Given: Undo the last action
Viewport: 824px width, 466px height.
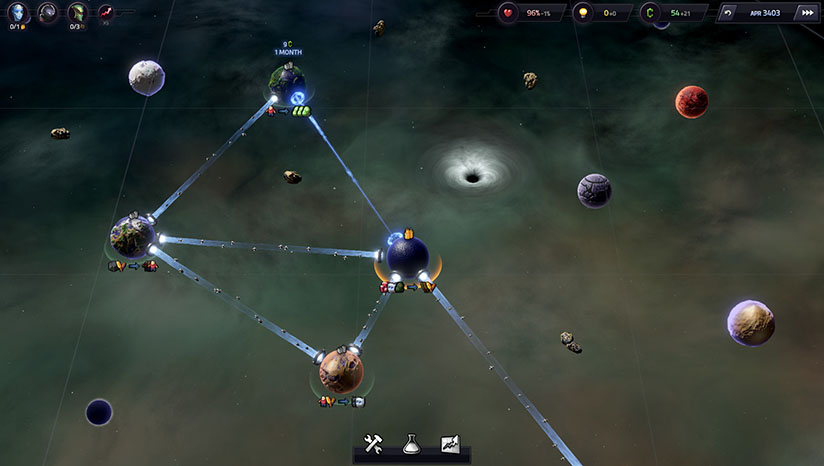Looking at the screenshot, I should [726, 13].
